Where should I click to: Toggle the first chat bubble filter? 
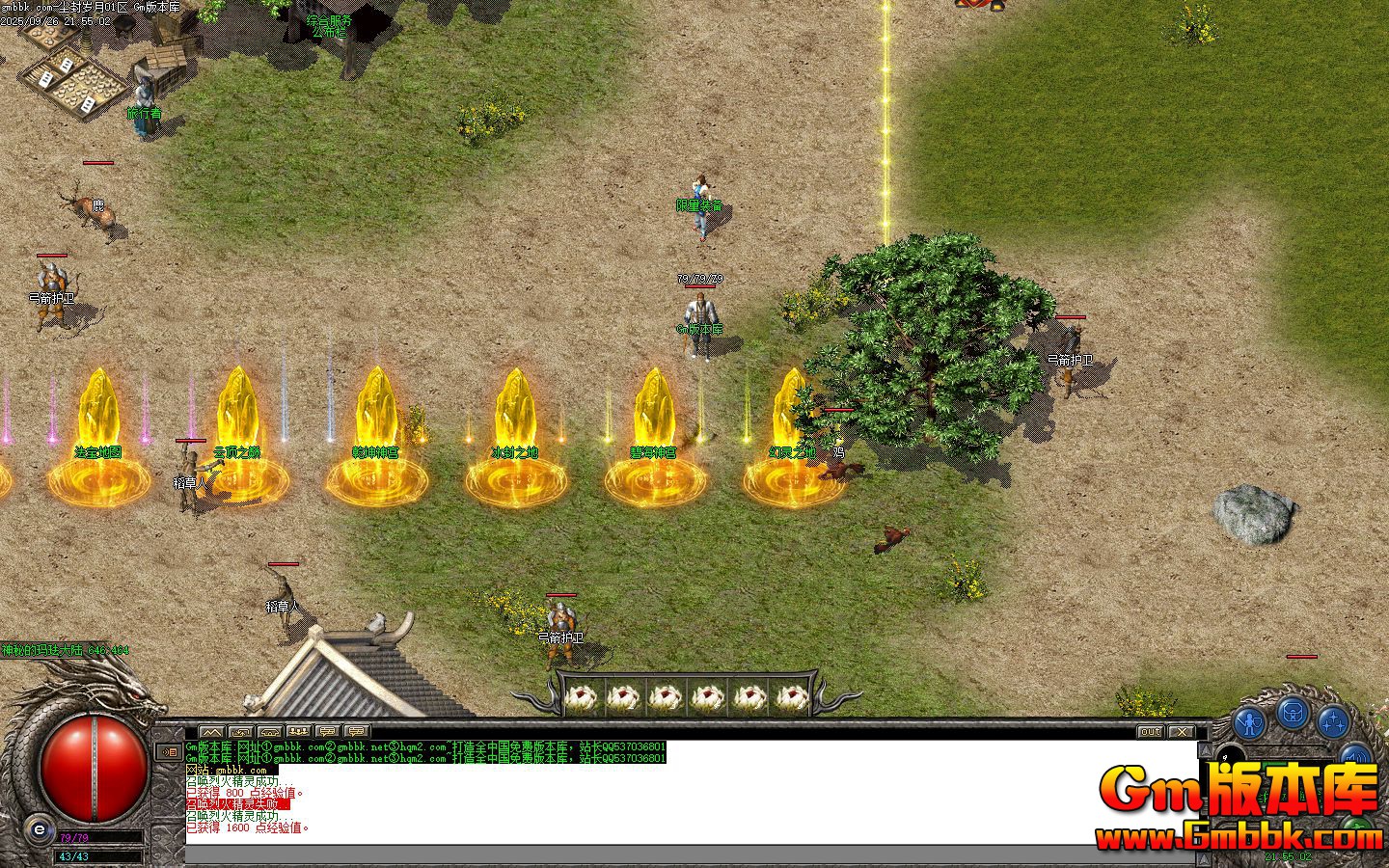click(x=327, y=730)
